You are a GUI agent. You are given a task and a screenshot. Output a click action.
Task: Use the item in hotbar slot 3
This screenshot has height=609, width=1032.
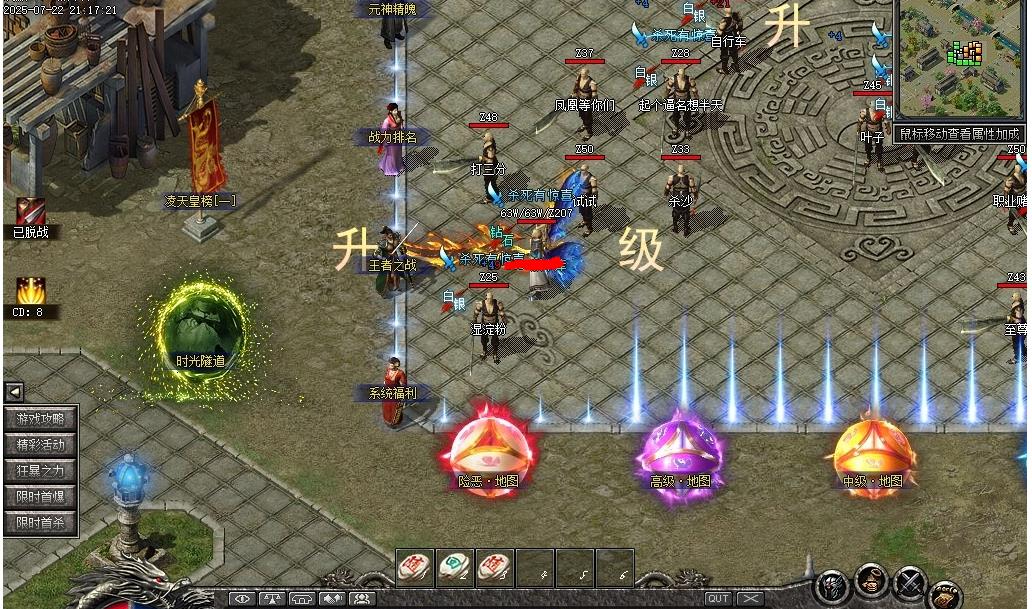point(494,567)
